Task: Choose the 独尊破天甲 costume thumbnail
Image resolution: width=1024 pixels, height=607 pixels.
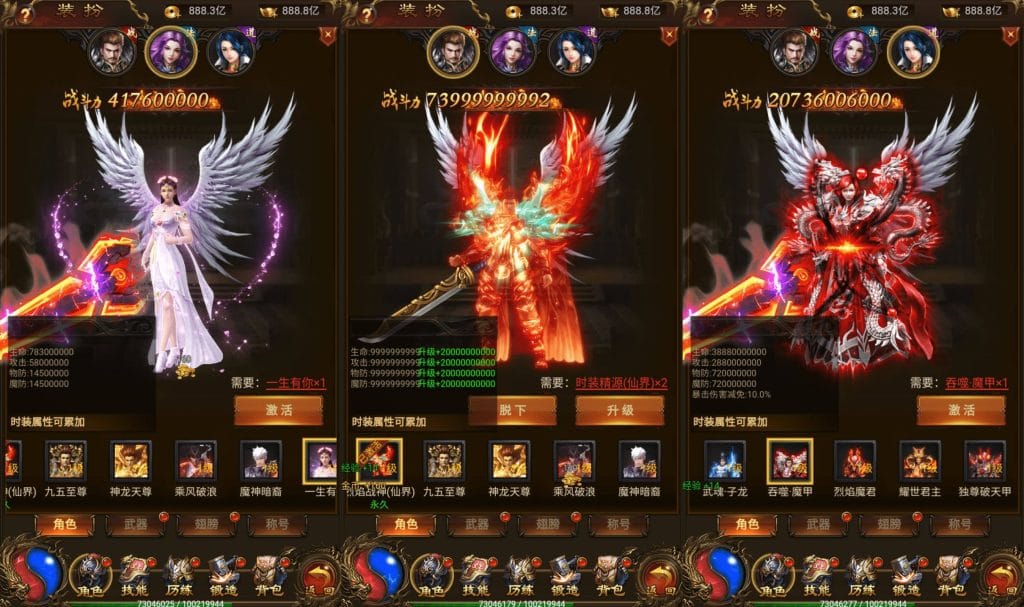Action: tap(984, 460)
